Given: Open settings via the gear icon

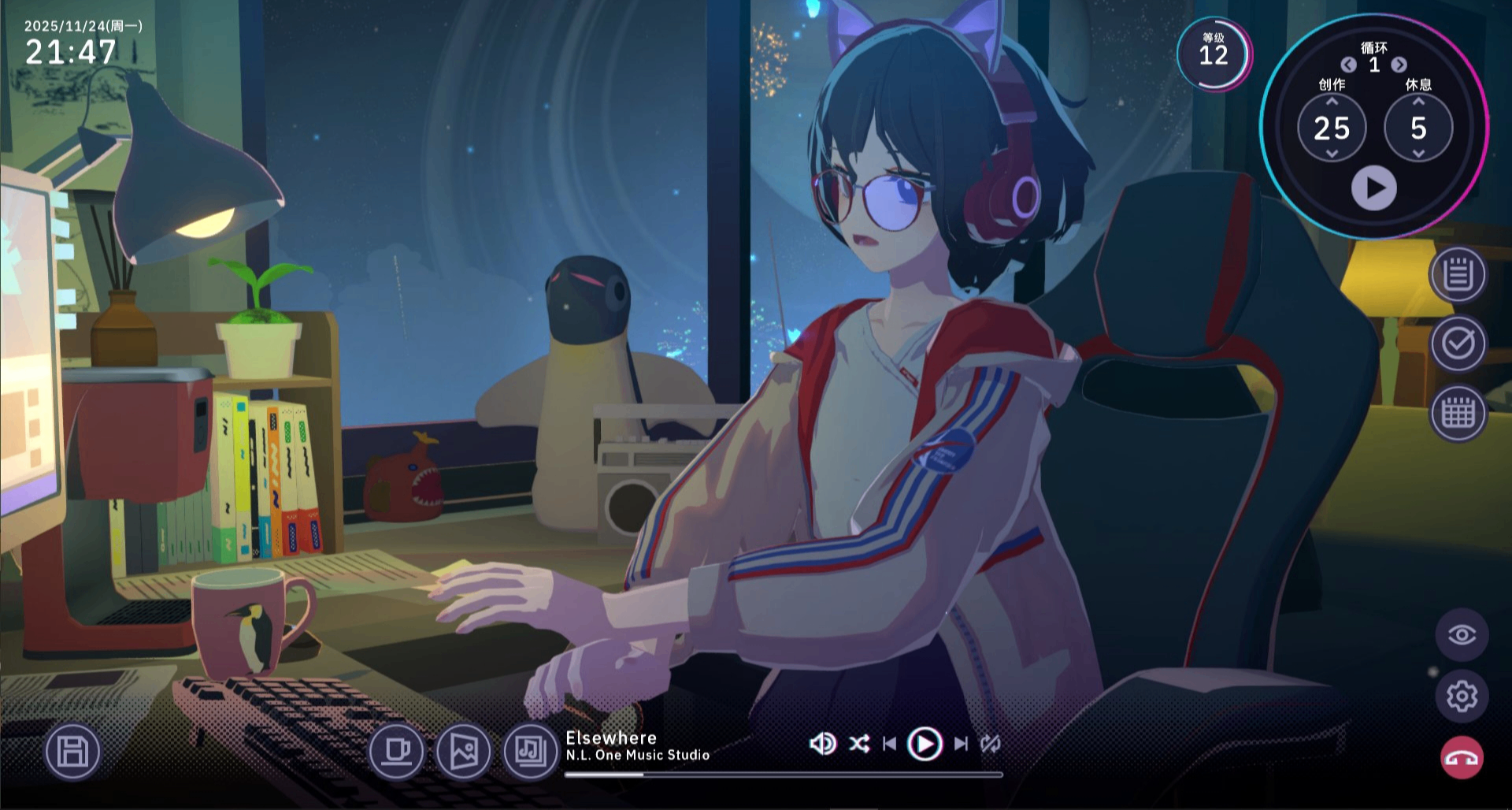Looking at the screenshot, I should coord(1462,697).
